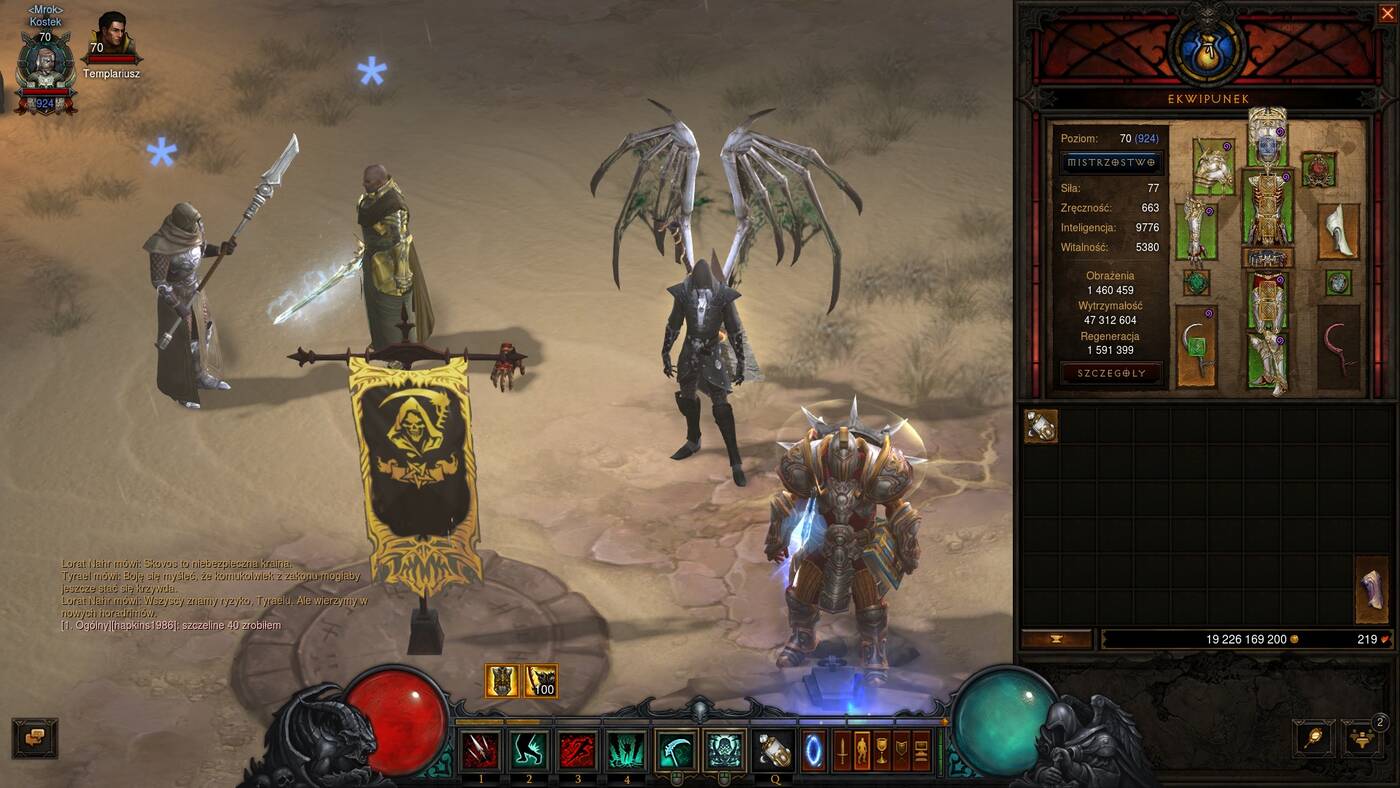
Task: Show character stats with Szczegóły button
Action: [x=1111, y=373]
